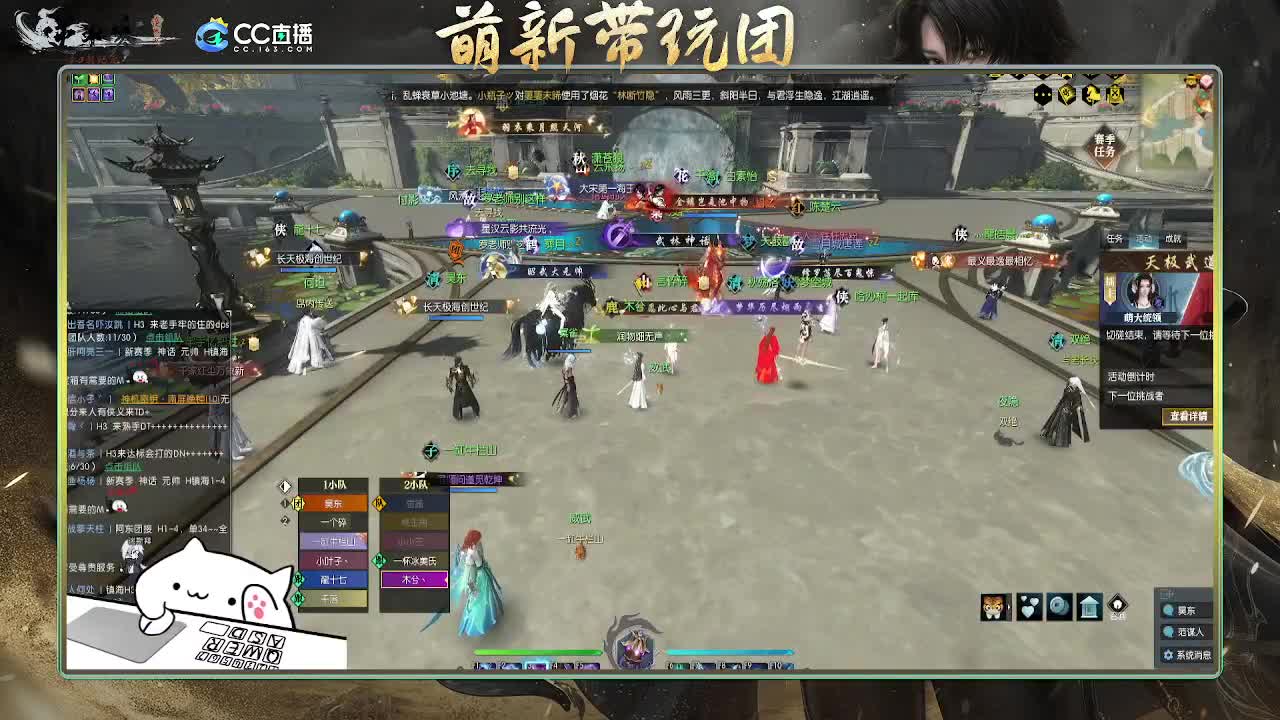
Task: Select member 木兮、 in the 2小队 list
Action: (414, 579)
